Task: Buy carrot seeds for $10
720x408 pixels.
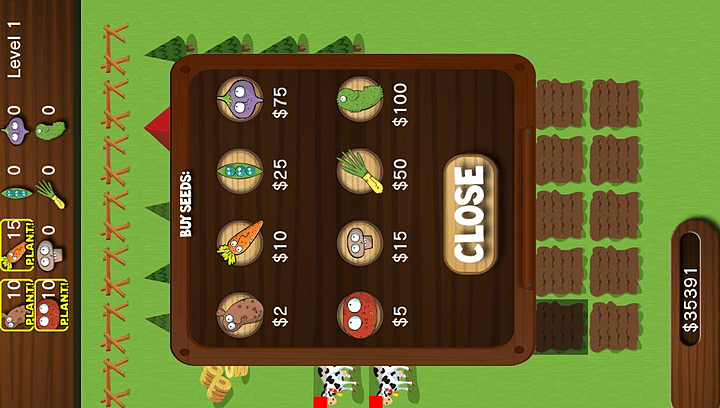Action: 240,243
